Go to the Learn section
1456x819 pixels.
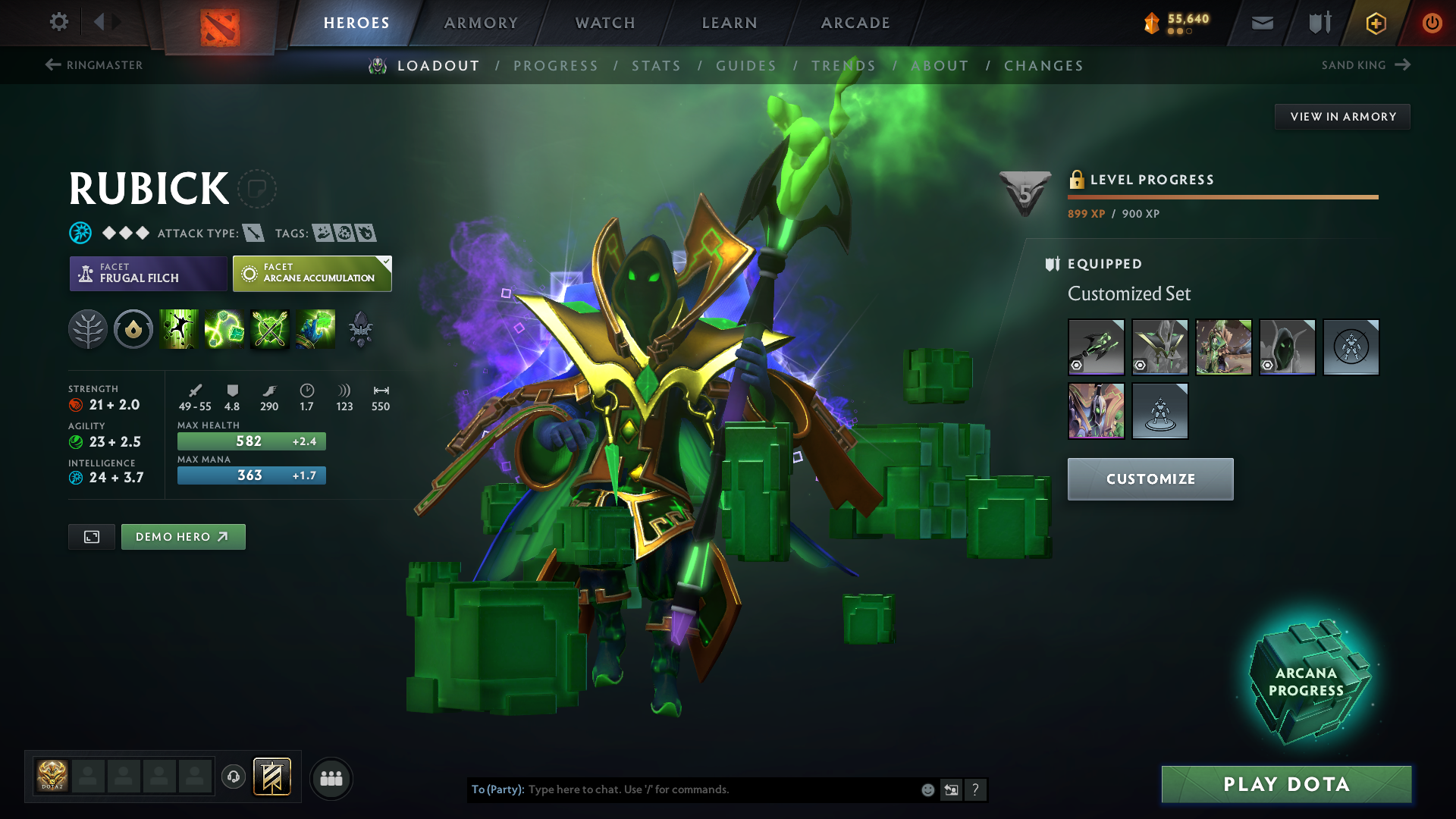pyautogui.click(x=730, y=23)
